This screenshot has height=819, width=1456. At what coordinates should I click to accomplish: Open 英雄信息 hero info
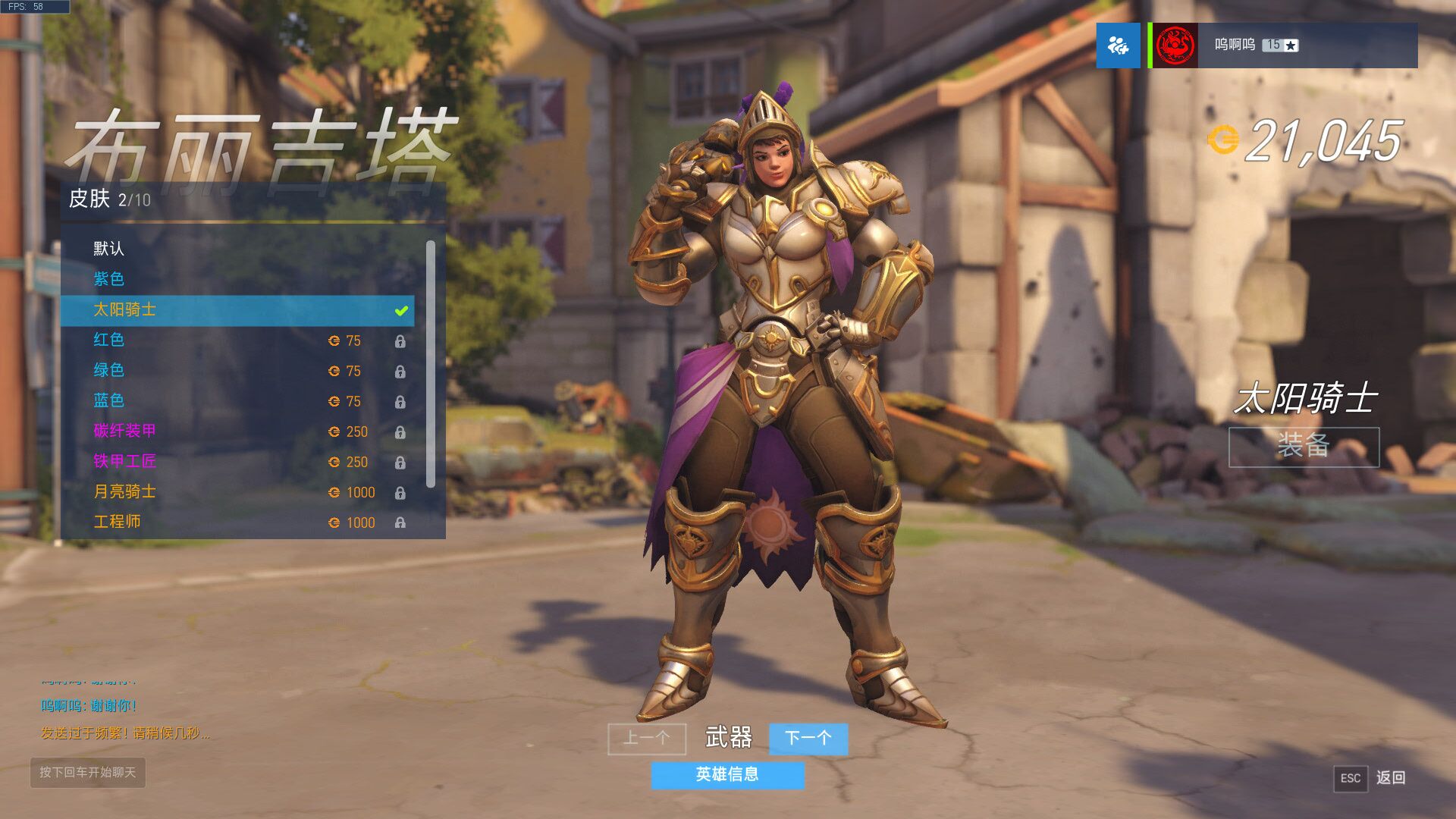726,774
